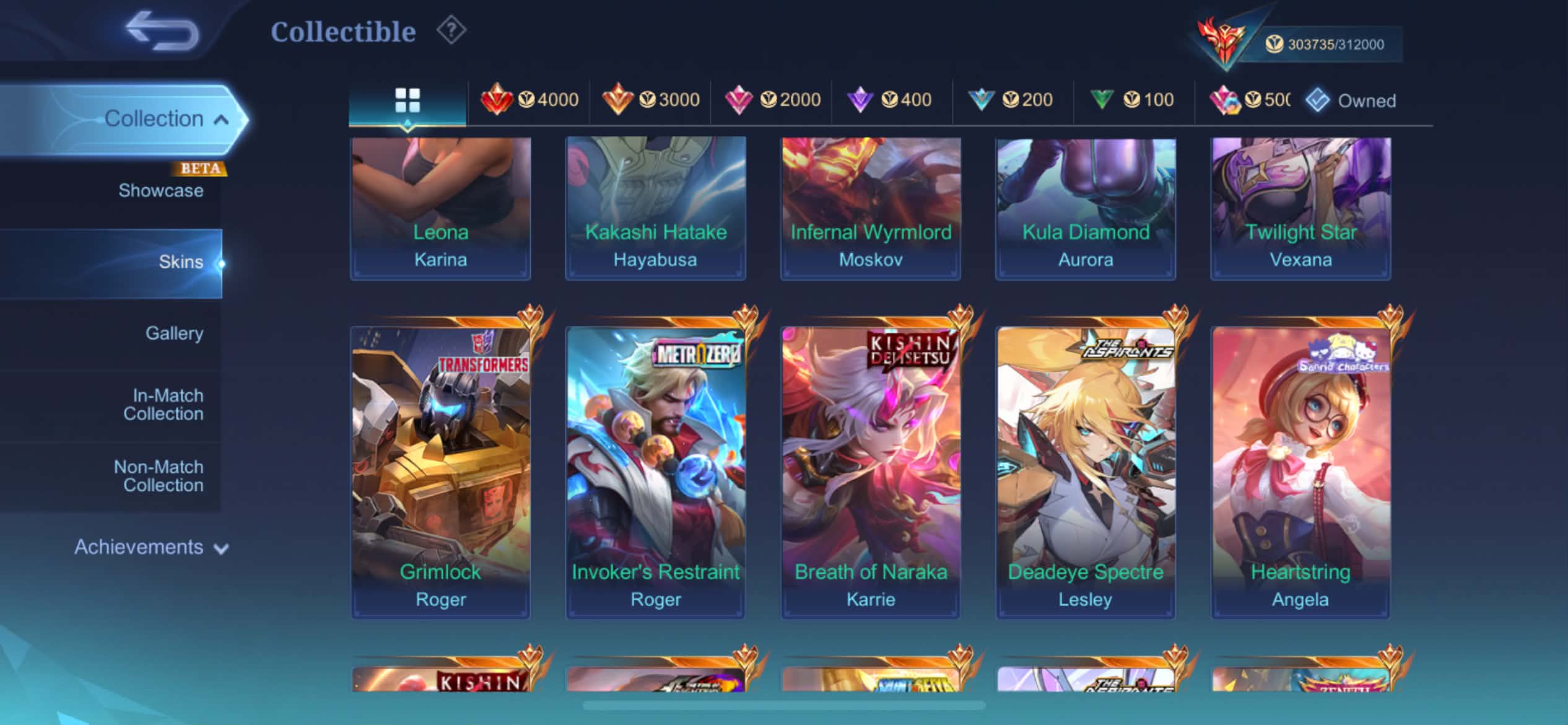
Task: Show the Non-Match Collection
Action: click(x=159, y=476)
